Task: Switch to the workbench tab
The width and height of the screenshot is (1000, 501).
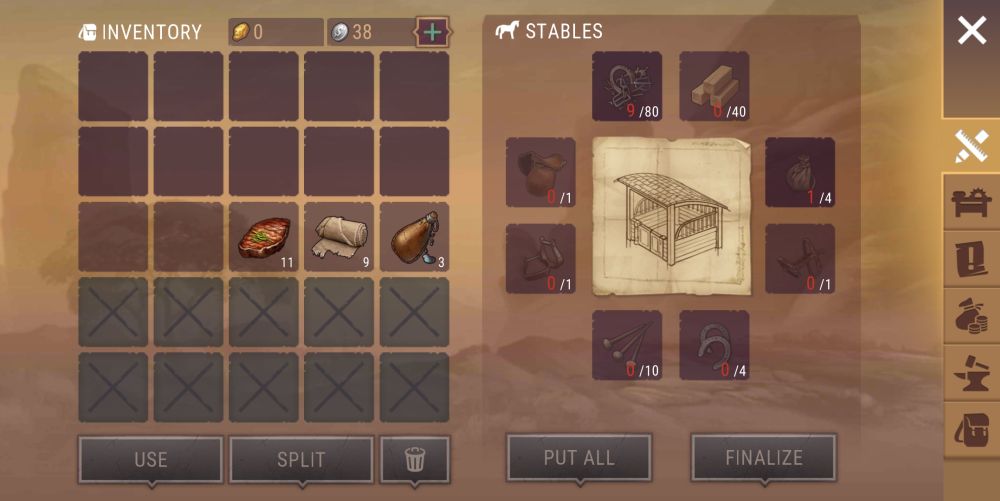Action: pyautogui.click(x=971, y=204)
